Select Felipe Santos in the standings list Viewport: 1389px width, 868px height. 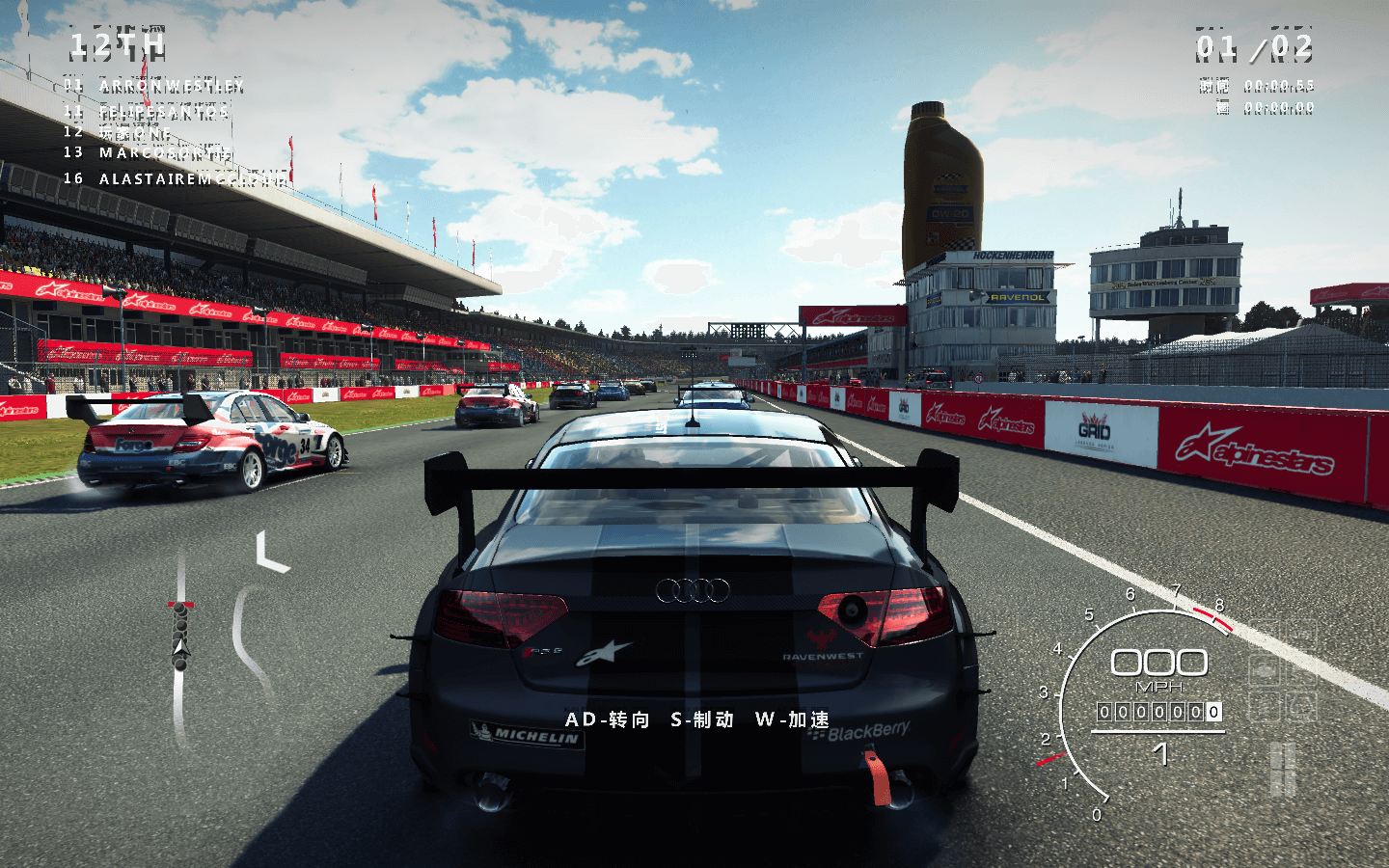click(x=163, y=112)
